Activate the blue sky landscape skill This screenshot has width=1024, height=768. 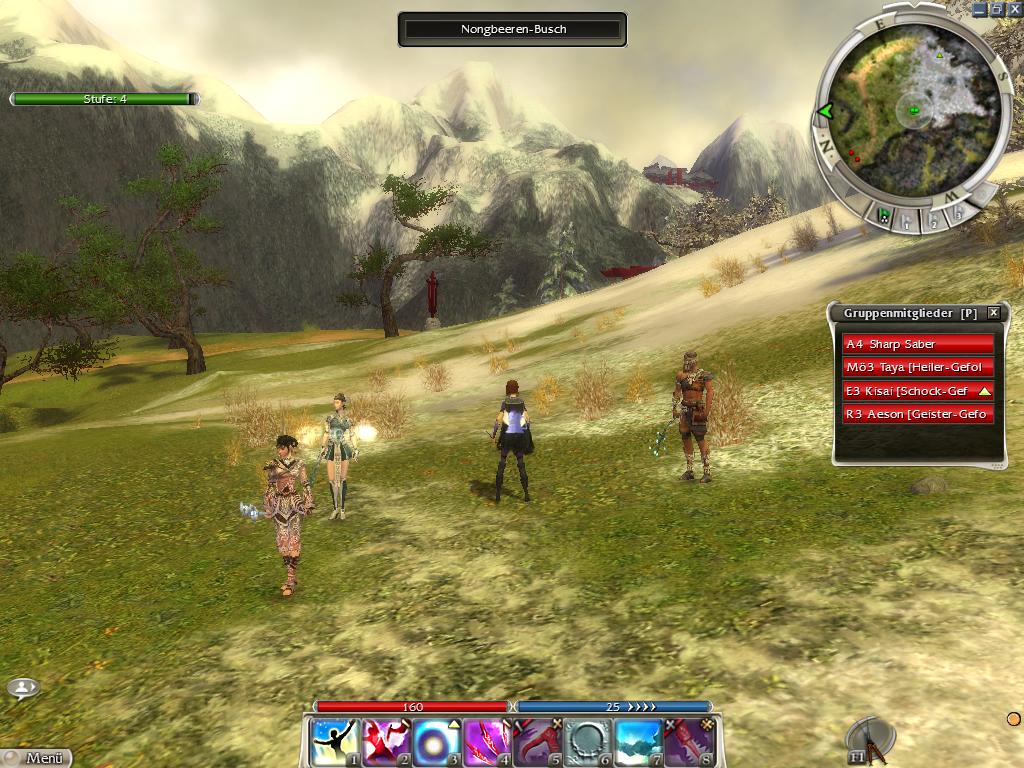click(639, 742)
